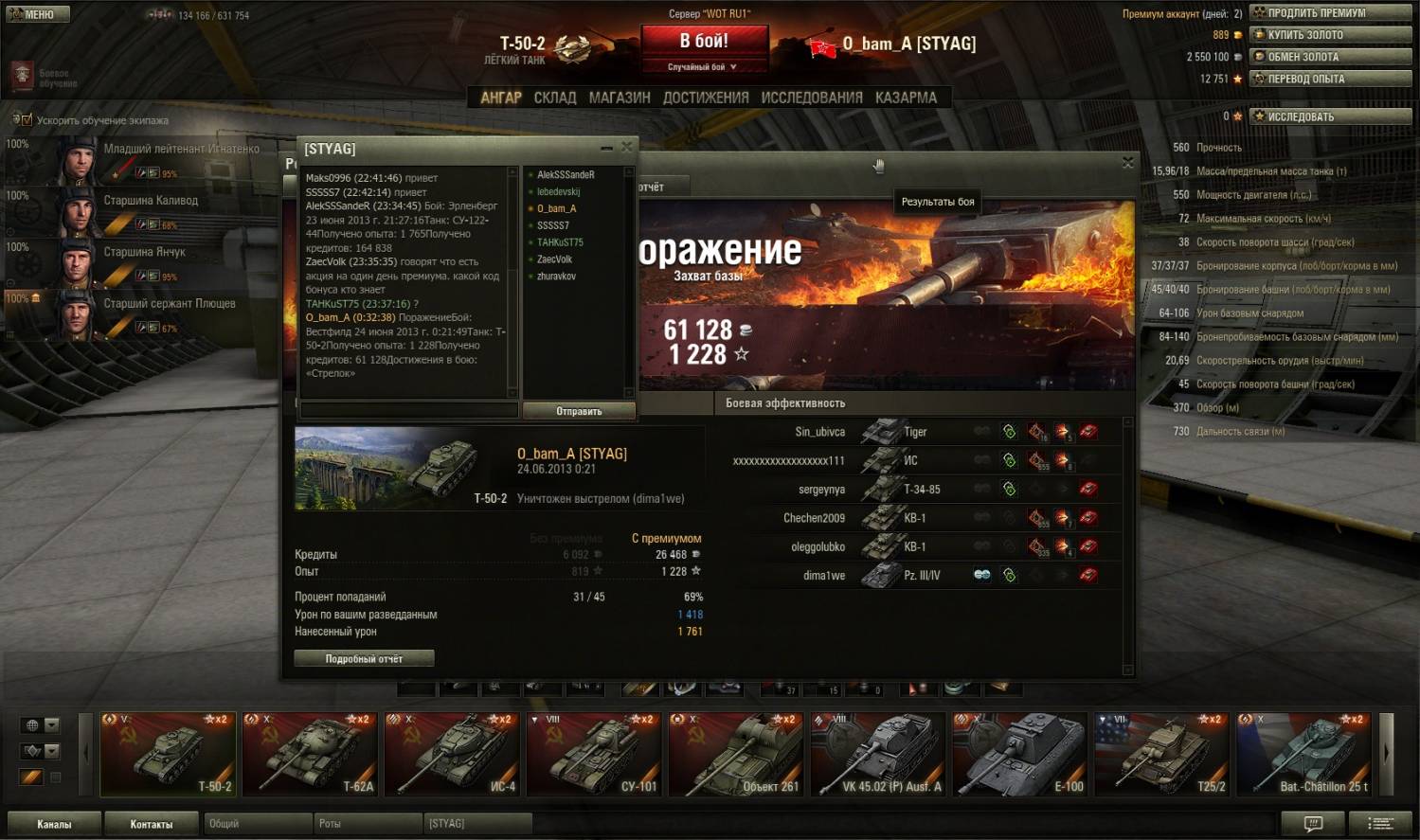Start battle with the В бой! button
The width and height of the screenshot is (1420, 840).
(704, 42)
